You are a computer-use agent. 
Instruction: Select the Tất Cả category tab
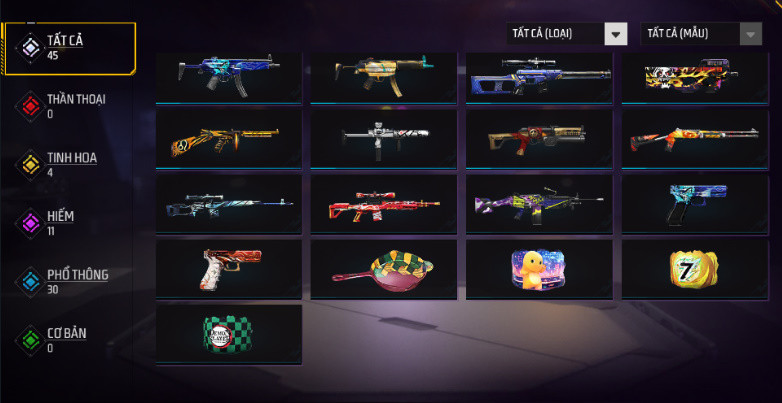coord(68,46)
